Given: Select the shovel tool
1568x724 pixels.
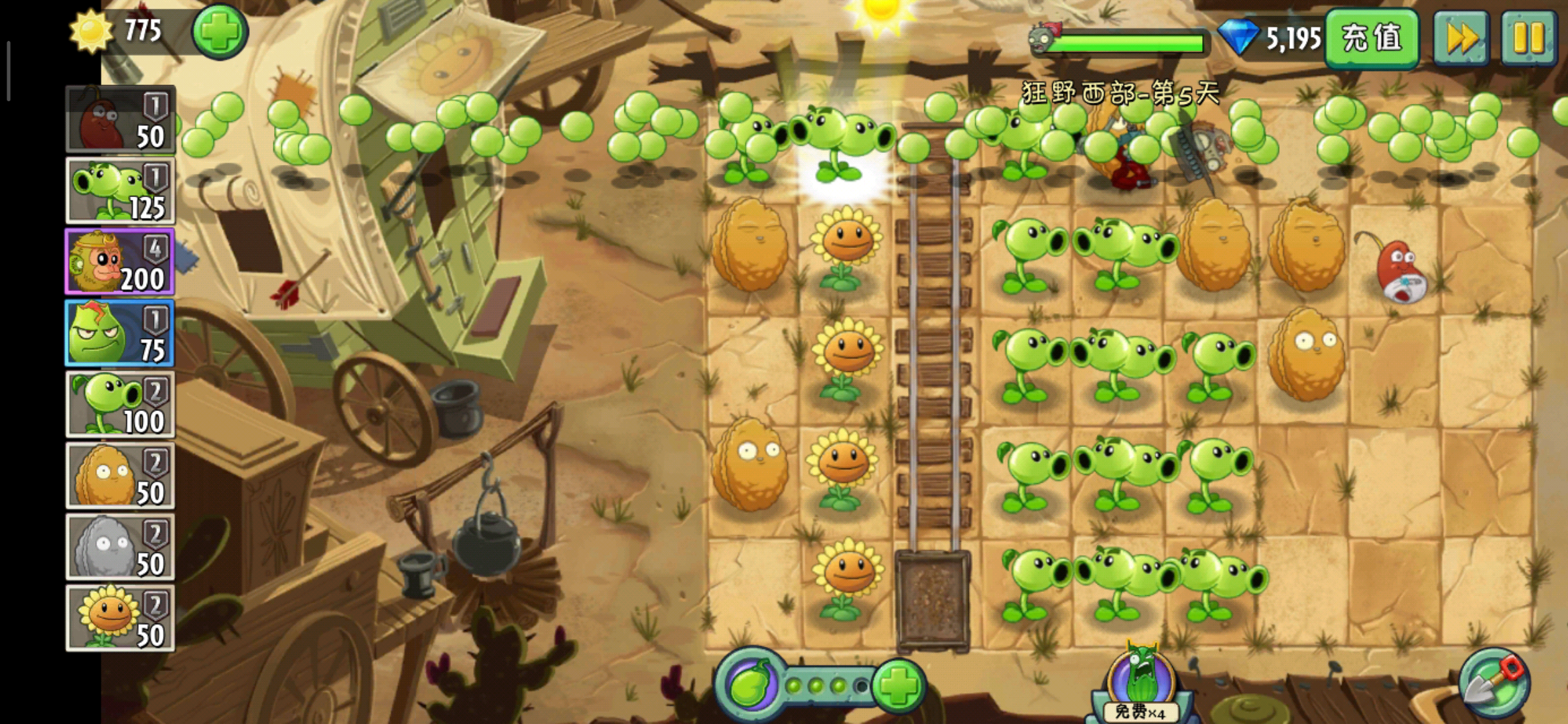Looking at the screenshot, I should (x=1494, y=685).
